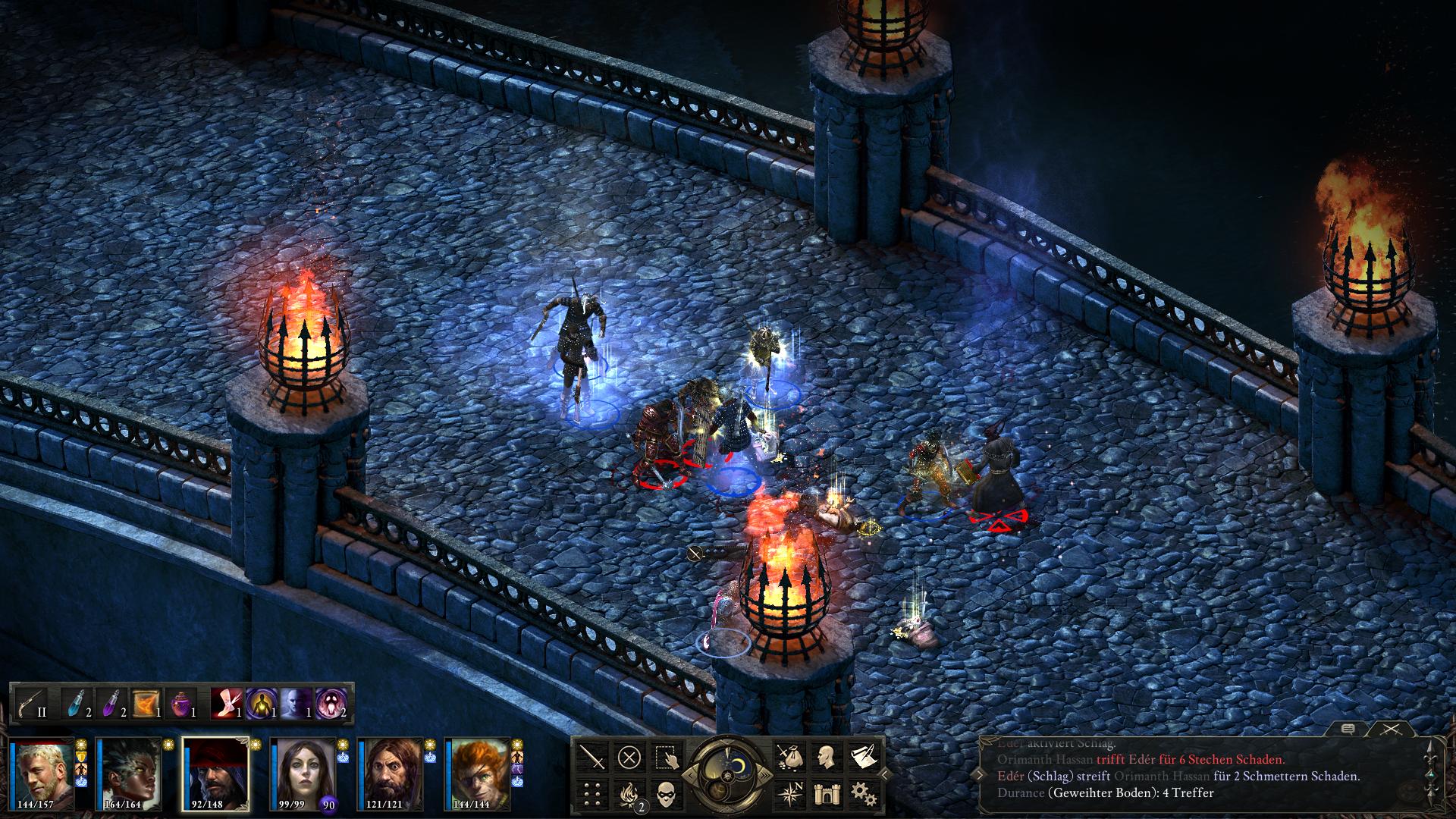
Task: Activate the screaming ghost face ability
Action: [x=331, y=704]
